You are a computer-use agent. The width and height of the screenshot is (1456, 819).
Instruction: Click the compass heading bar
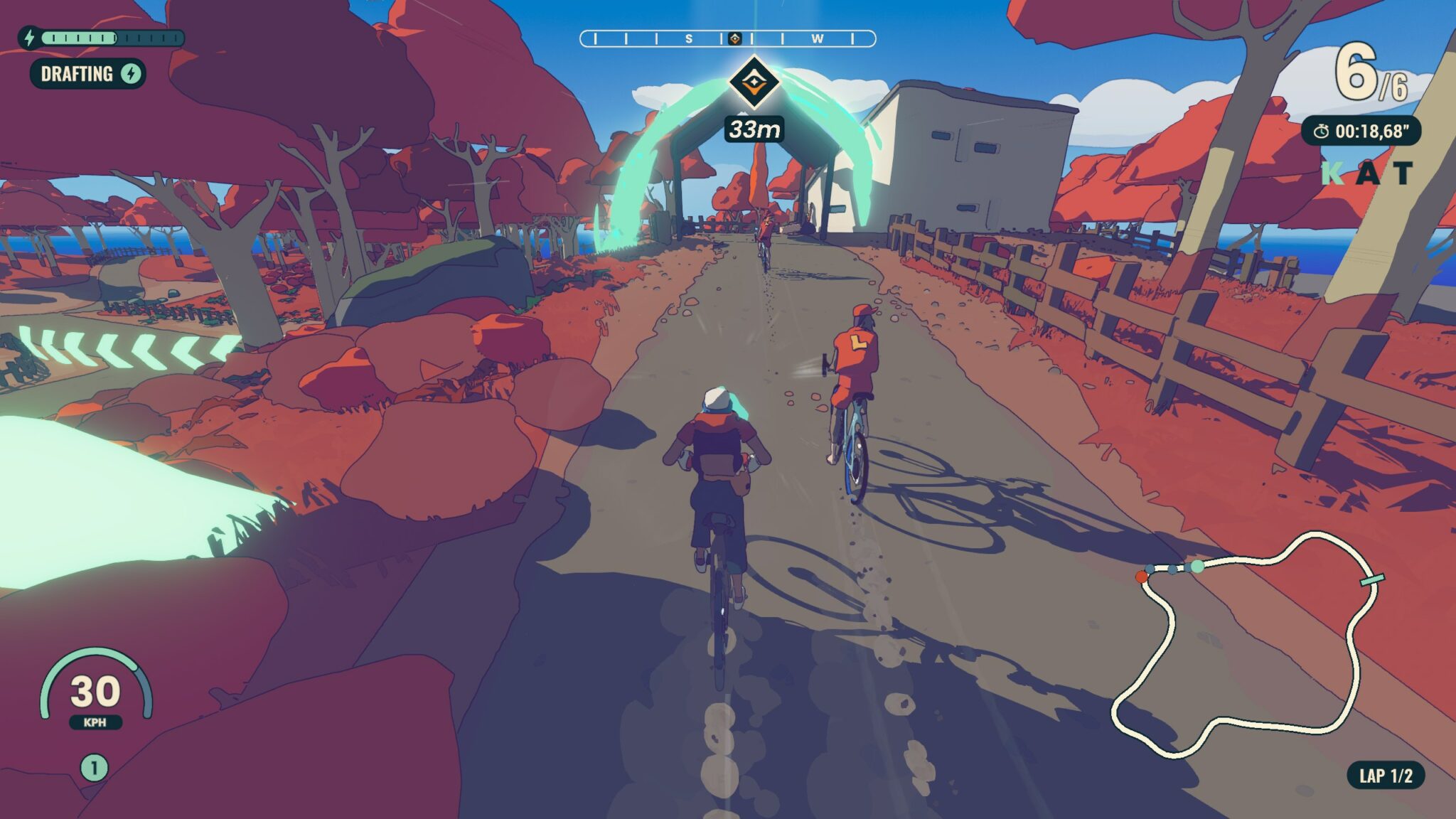pos(727,38)
